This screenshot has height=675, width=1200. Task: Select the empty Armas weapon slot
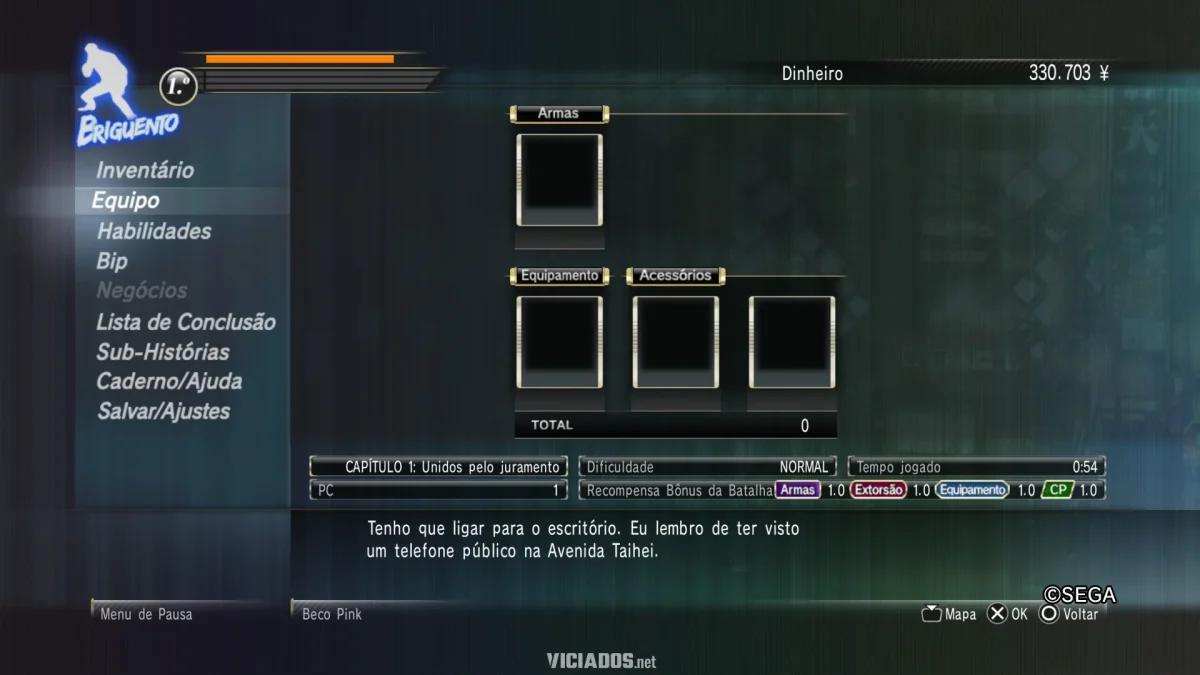tap(559, 180)
